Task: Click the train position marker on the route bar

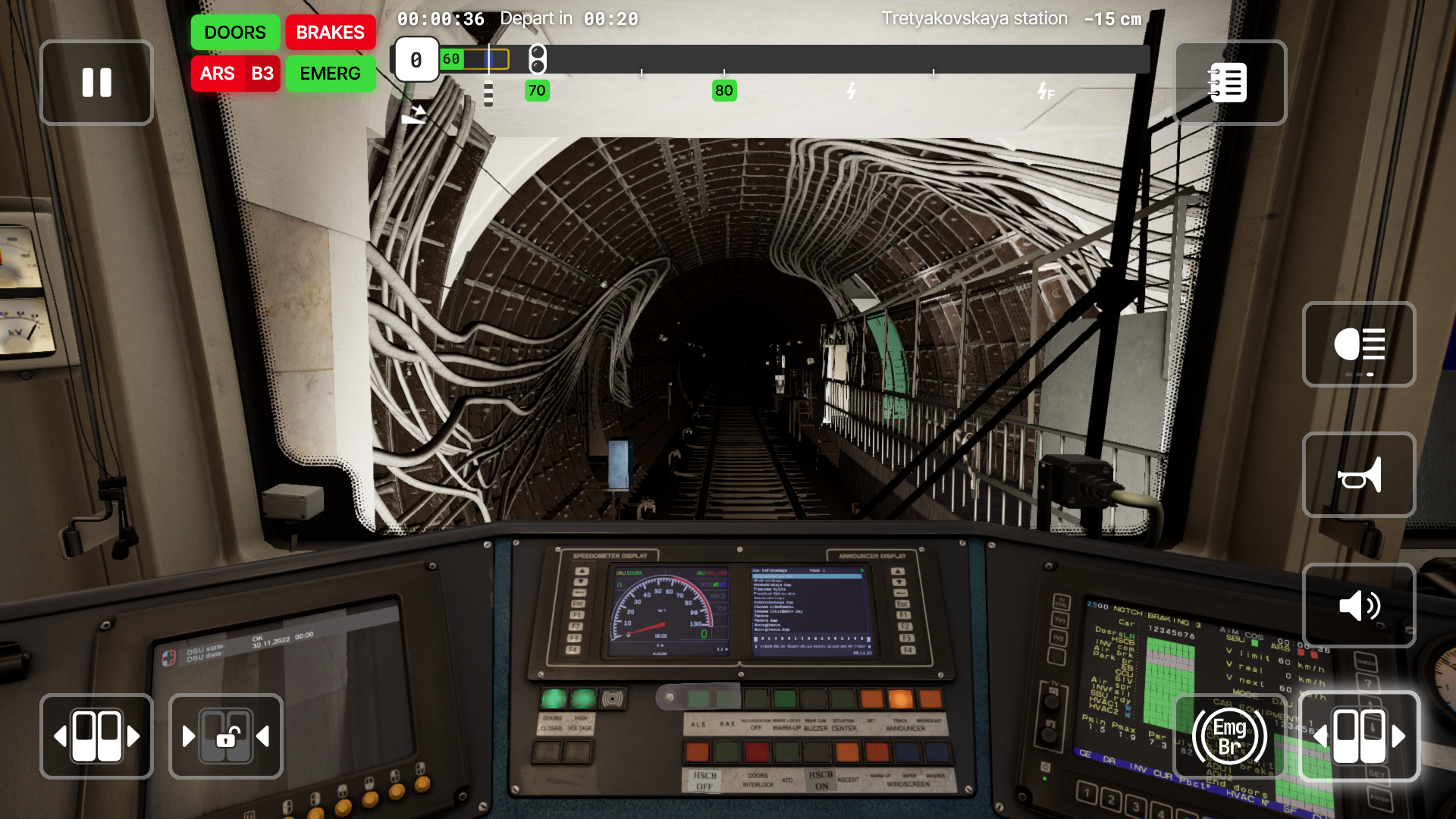Action: [x=489, y=58]
